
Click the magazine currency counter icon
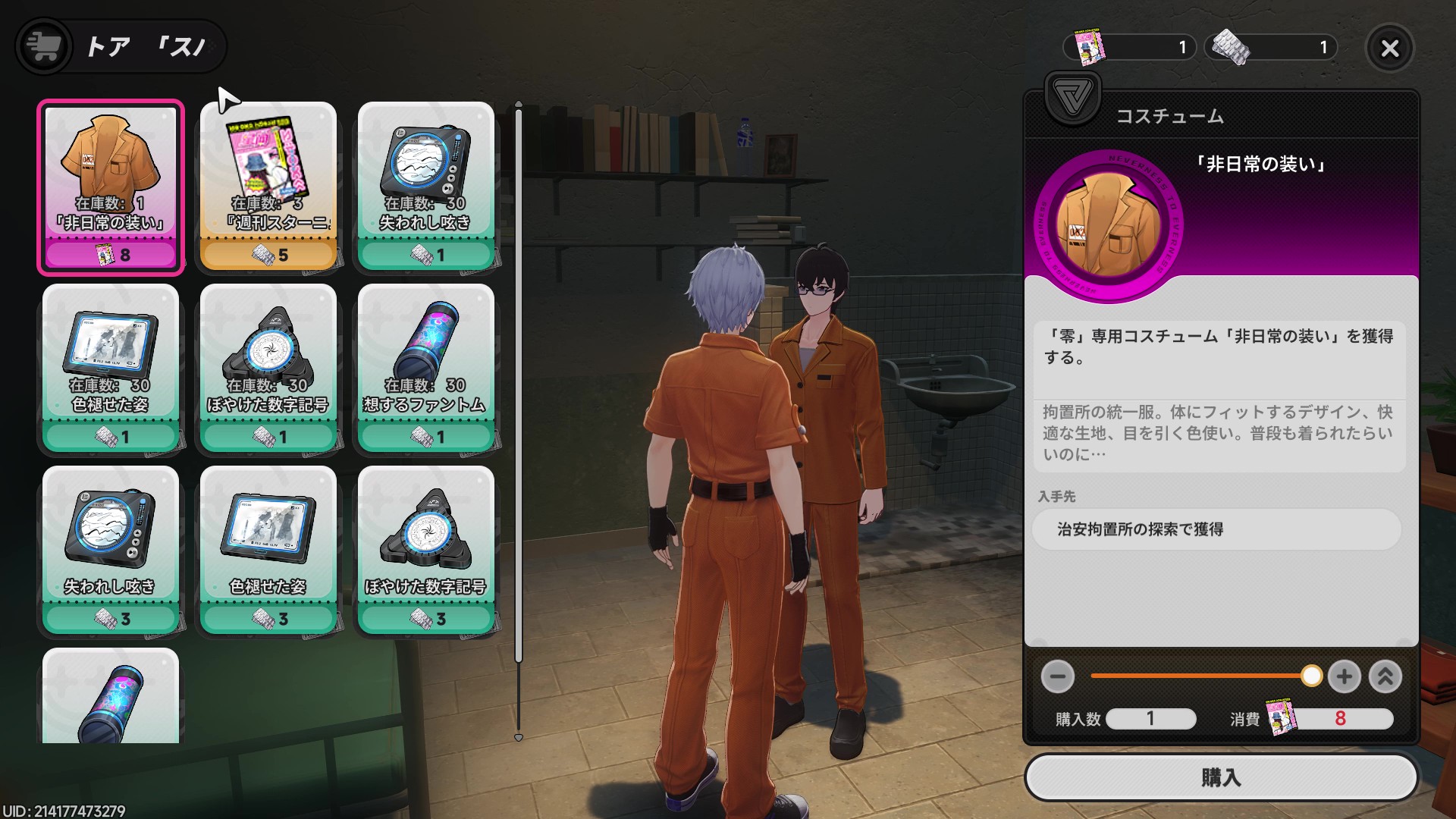pos(1089,48)
